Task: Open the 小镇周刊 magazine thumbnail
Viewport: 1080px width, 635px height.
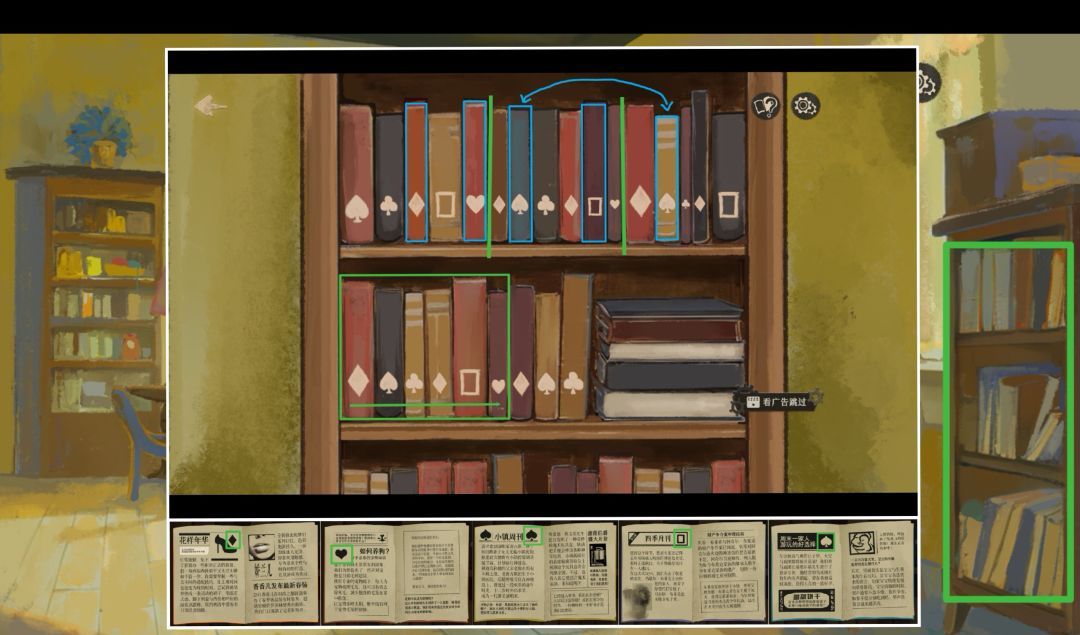Action: point(543,573)
